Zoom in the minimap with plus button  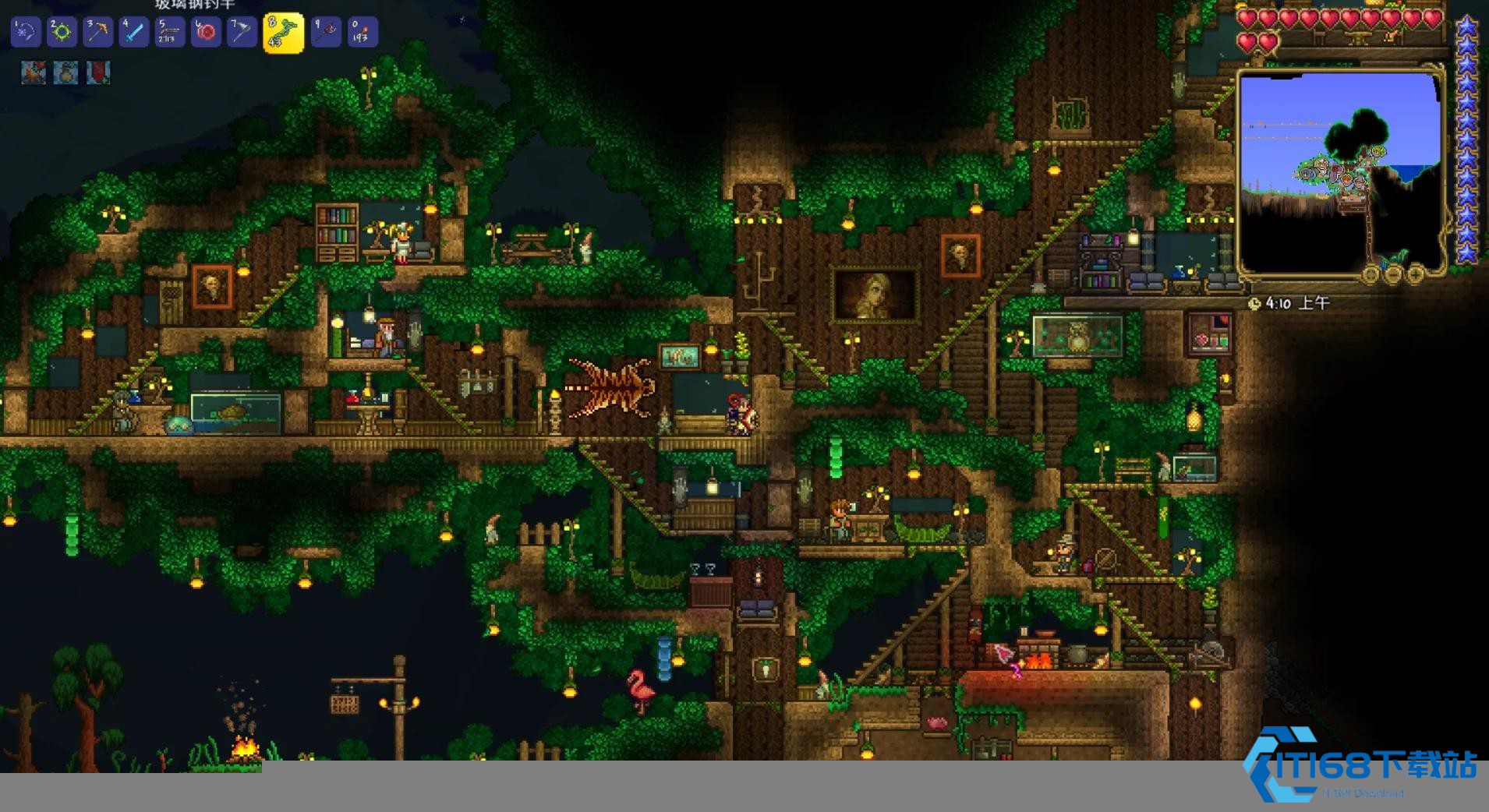[1415, 274]
